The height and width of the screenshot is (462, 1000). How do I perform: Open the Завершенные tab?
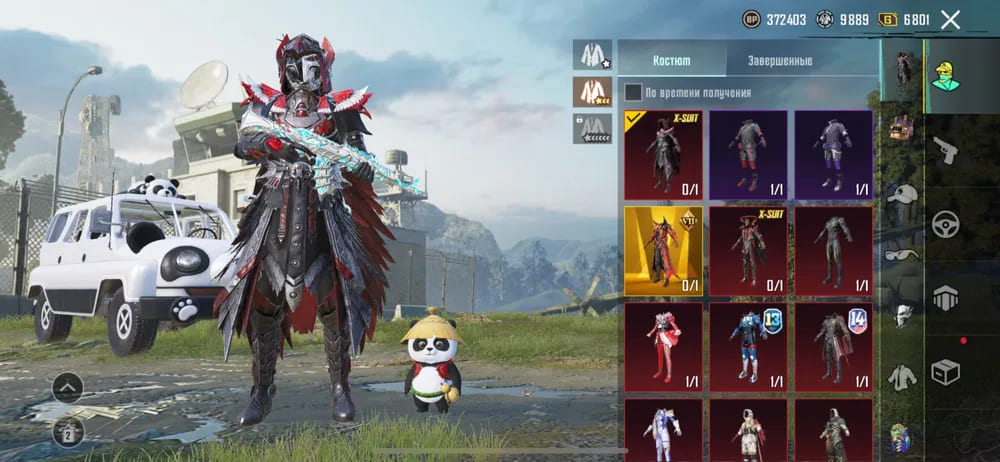tap(780, 60)
